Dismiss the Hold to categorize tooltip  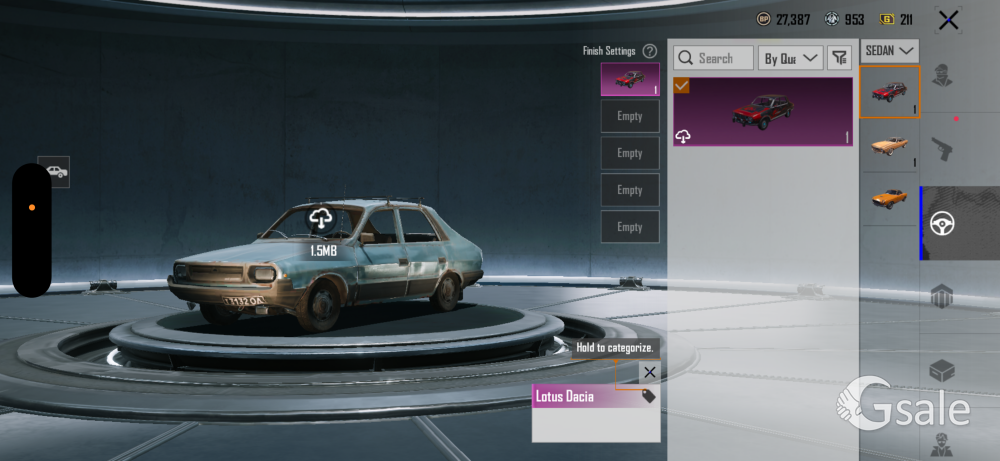pos(650,372)
